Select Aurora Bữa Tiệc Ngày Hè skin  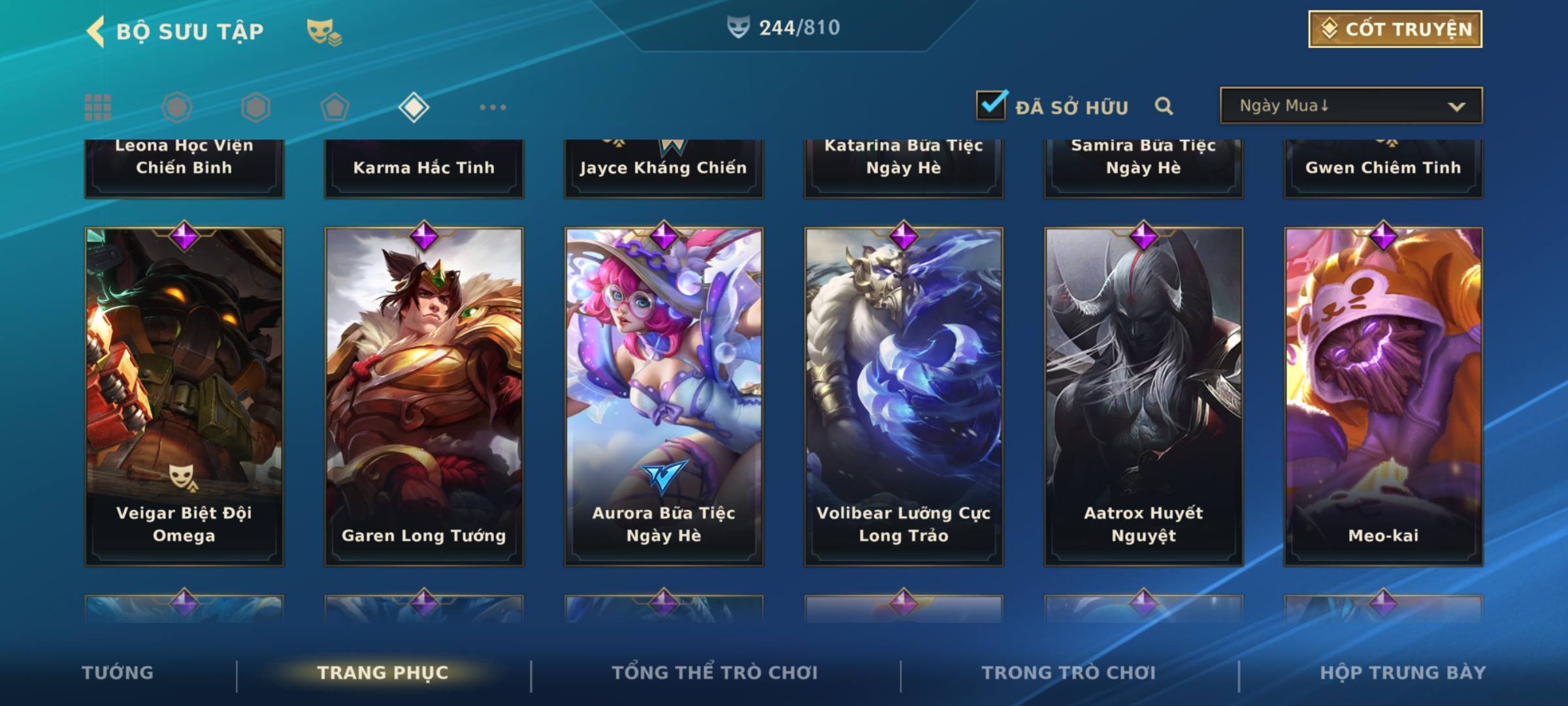click(664, 396)
